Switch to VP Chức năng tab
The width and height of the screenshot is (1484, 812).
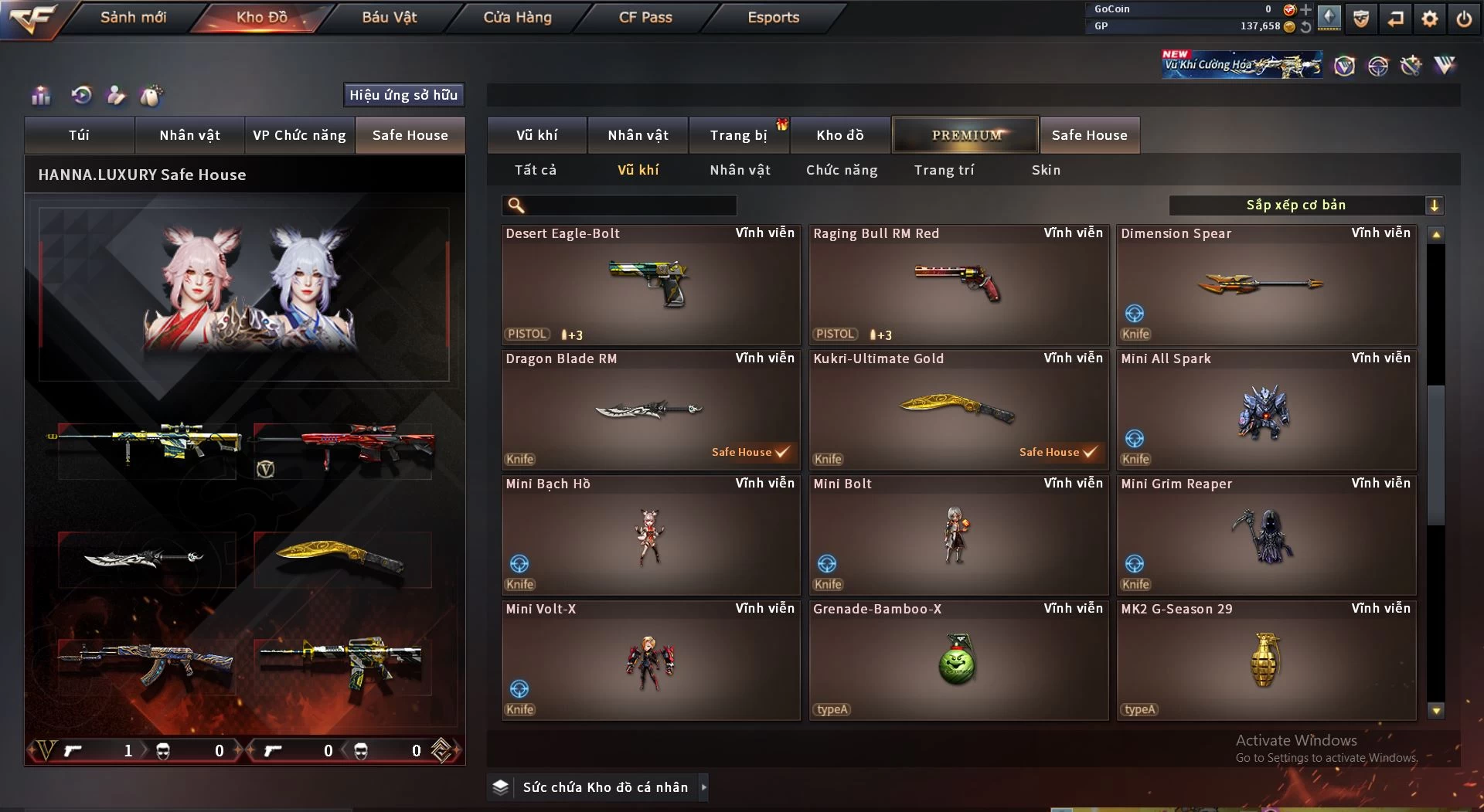pyautogui.click(x=299, y=135)
